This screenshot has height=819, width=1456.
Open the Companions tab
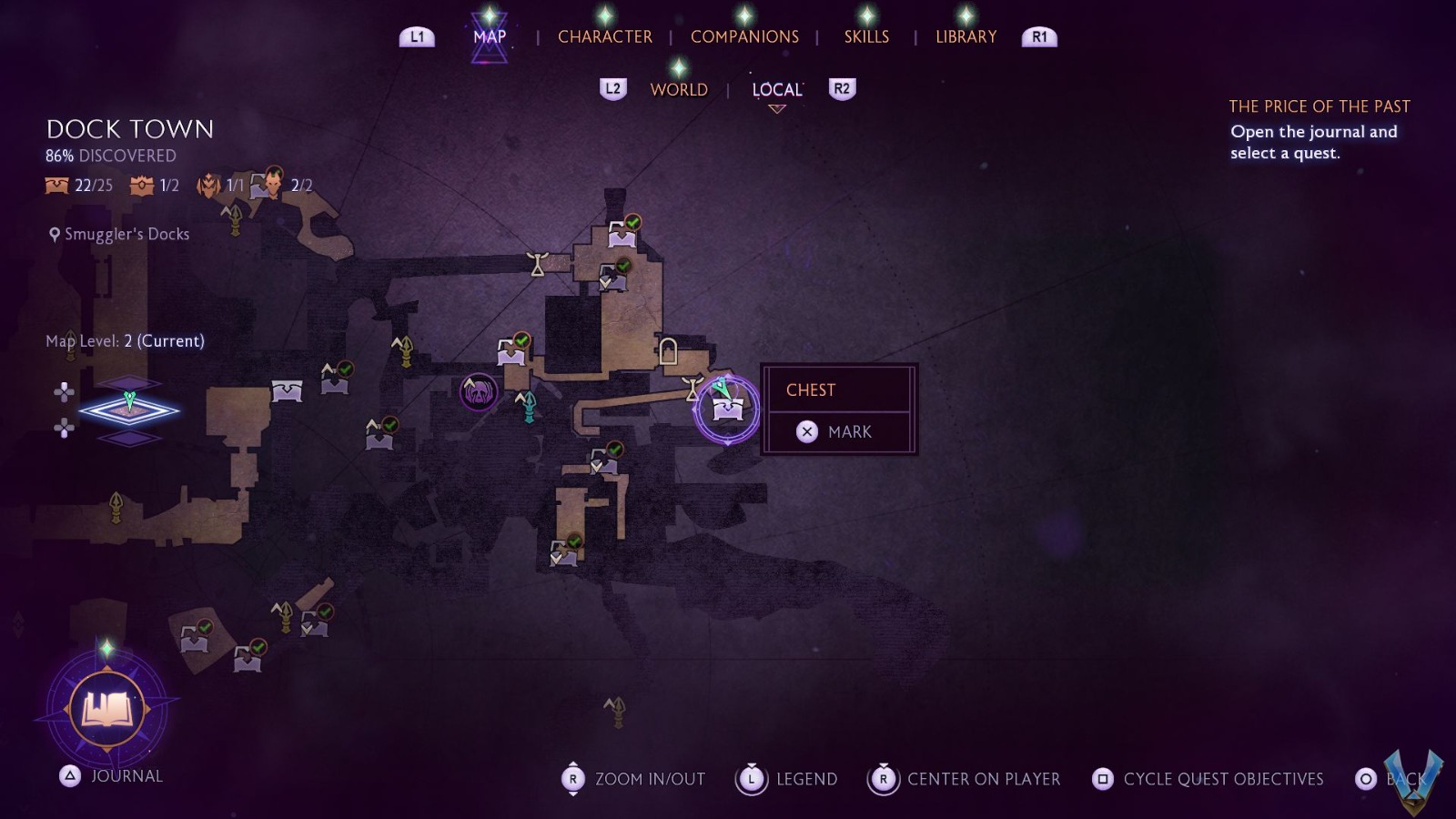[744, 36]
